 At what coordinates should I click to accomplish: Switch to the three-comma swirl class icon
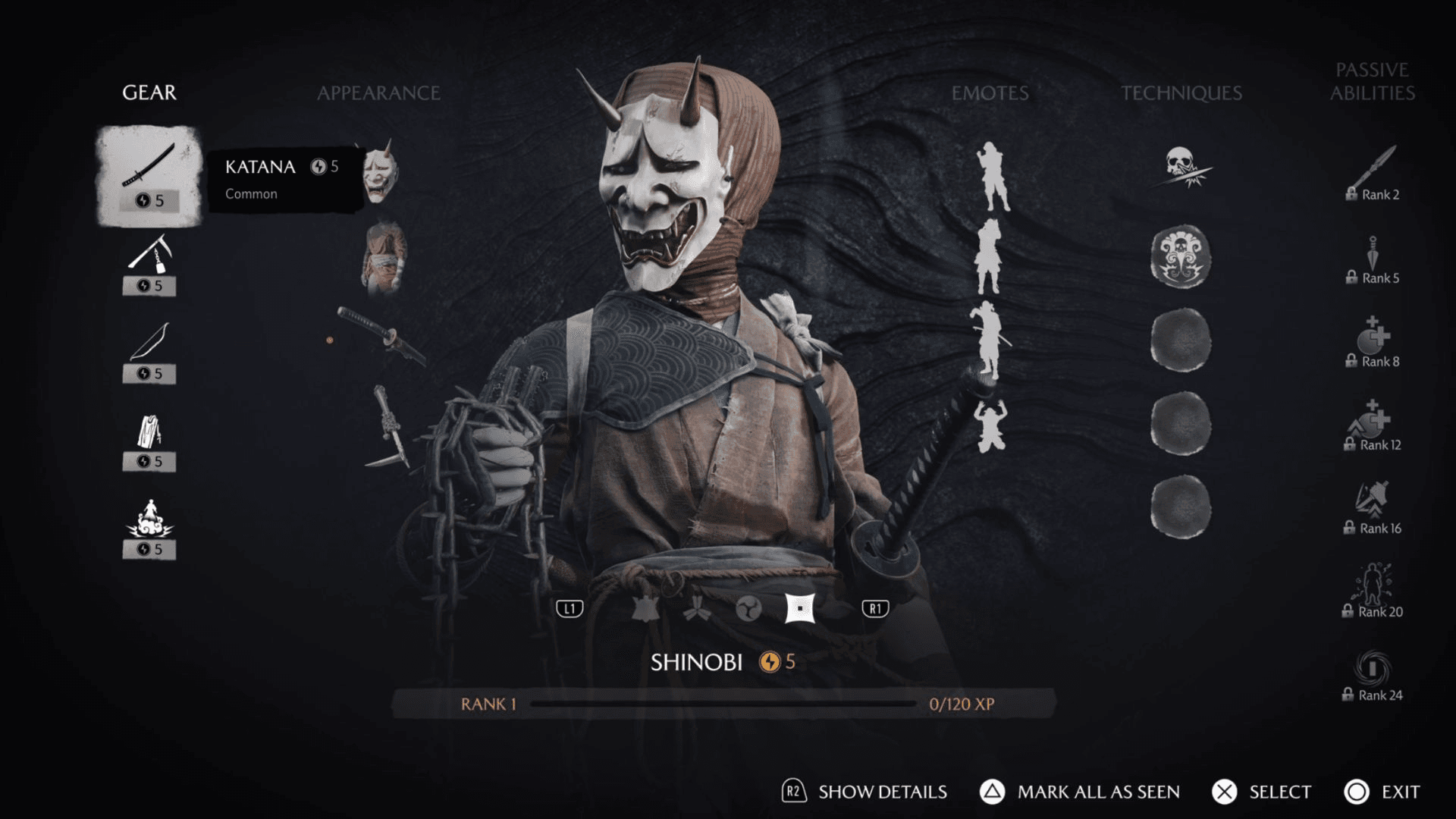coord(748,608)
